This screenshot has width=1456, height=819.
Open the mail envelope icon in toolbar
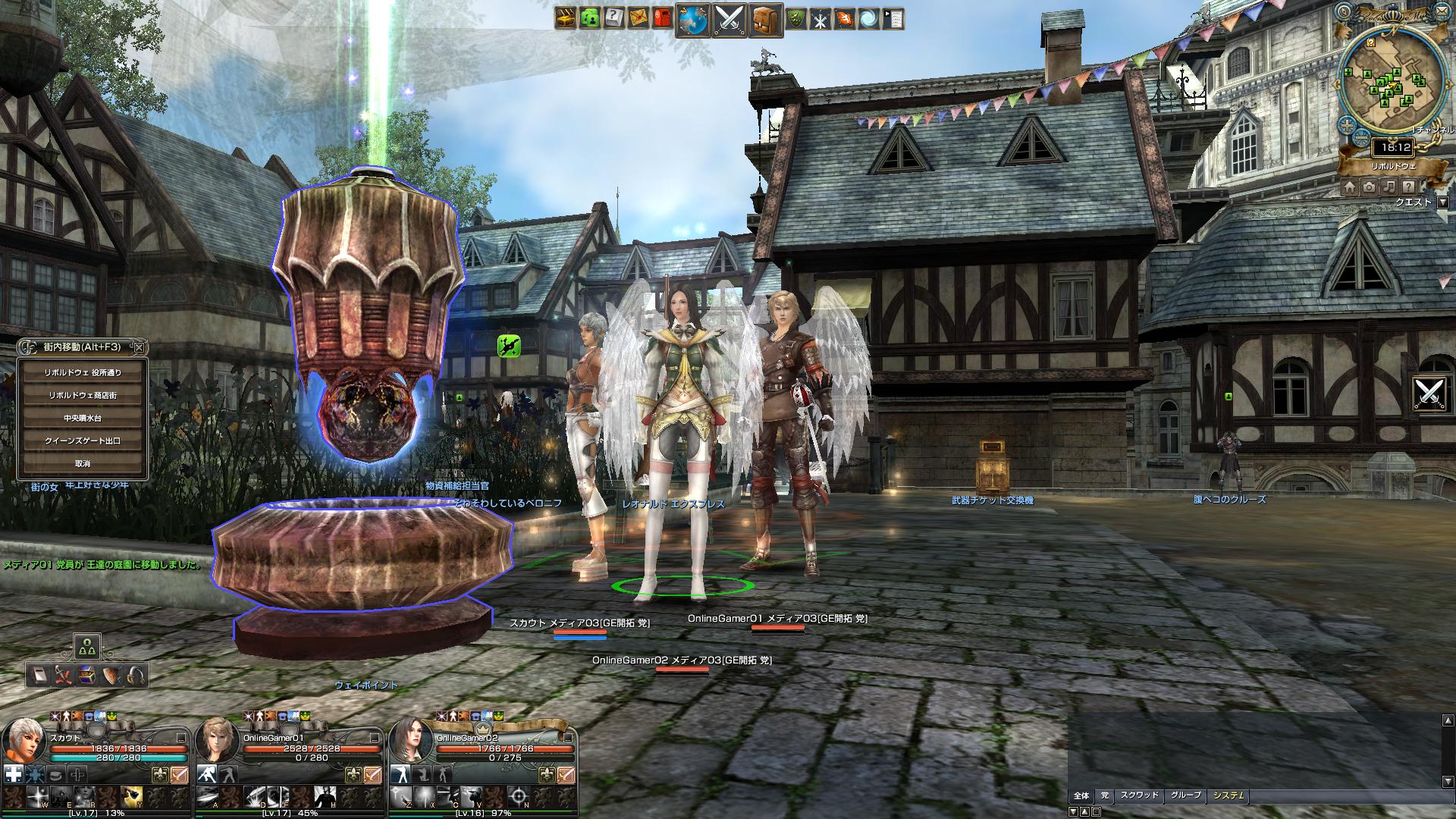638,18
